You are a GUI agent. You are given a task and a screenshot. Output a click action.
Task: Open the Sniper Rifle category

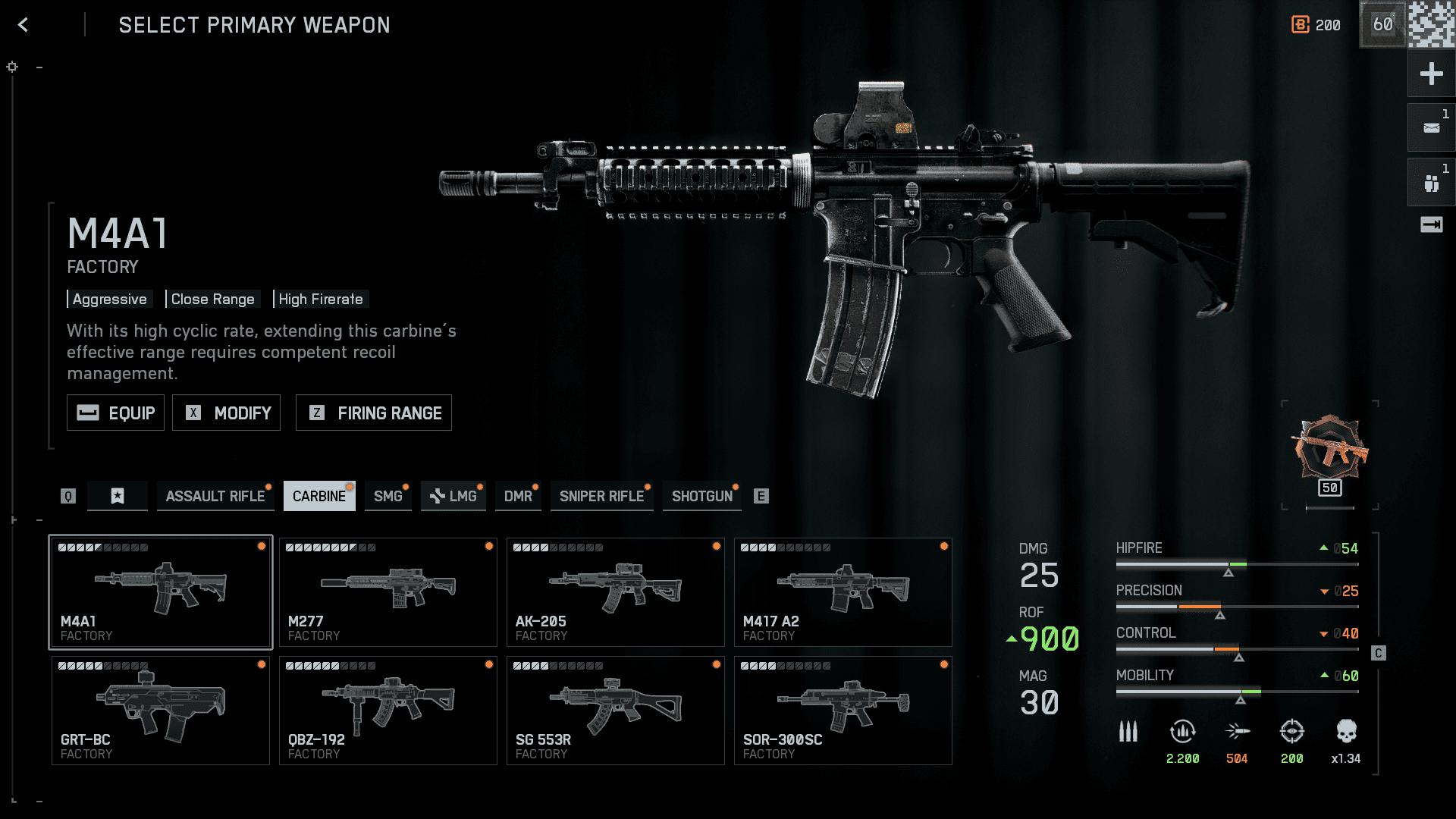point(601,496)
